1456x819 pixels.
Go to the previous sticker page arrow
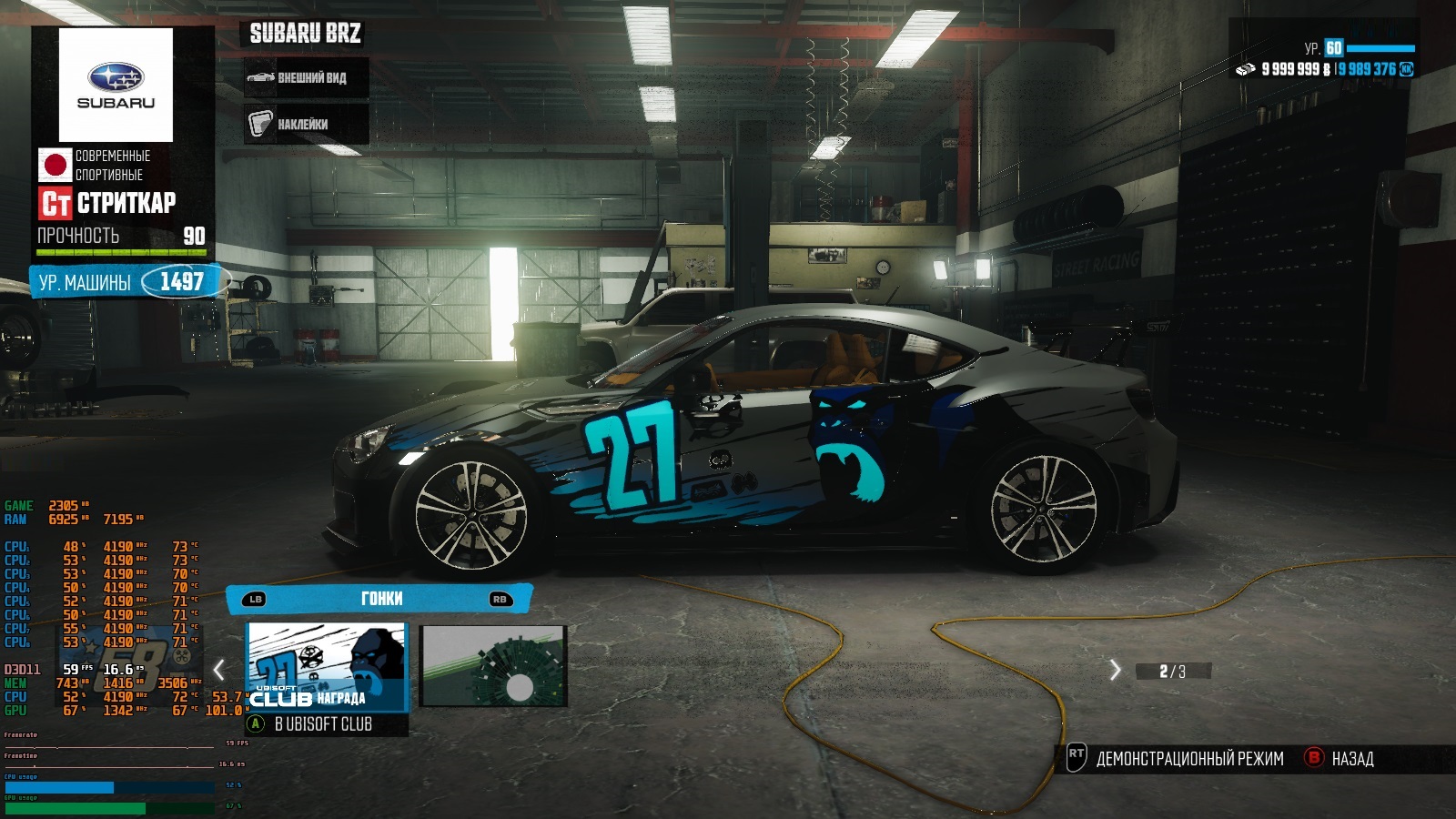[219, 671]
